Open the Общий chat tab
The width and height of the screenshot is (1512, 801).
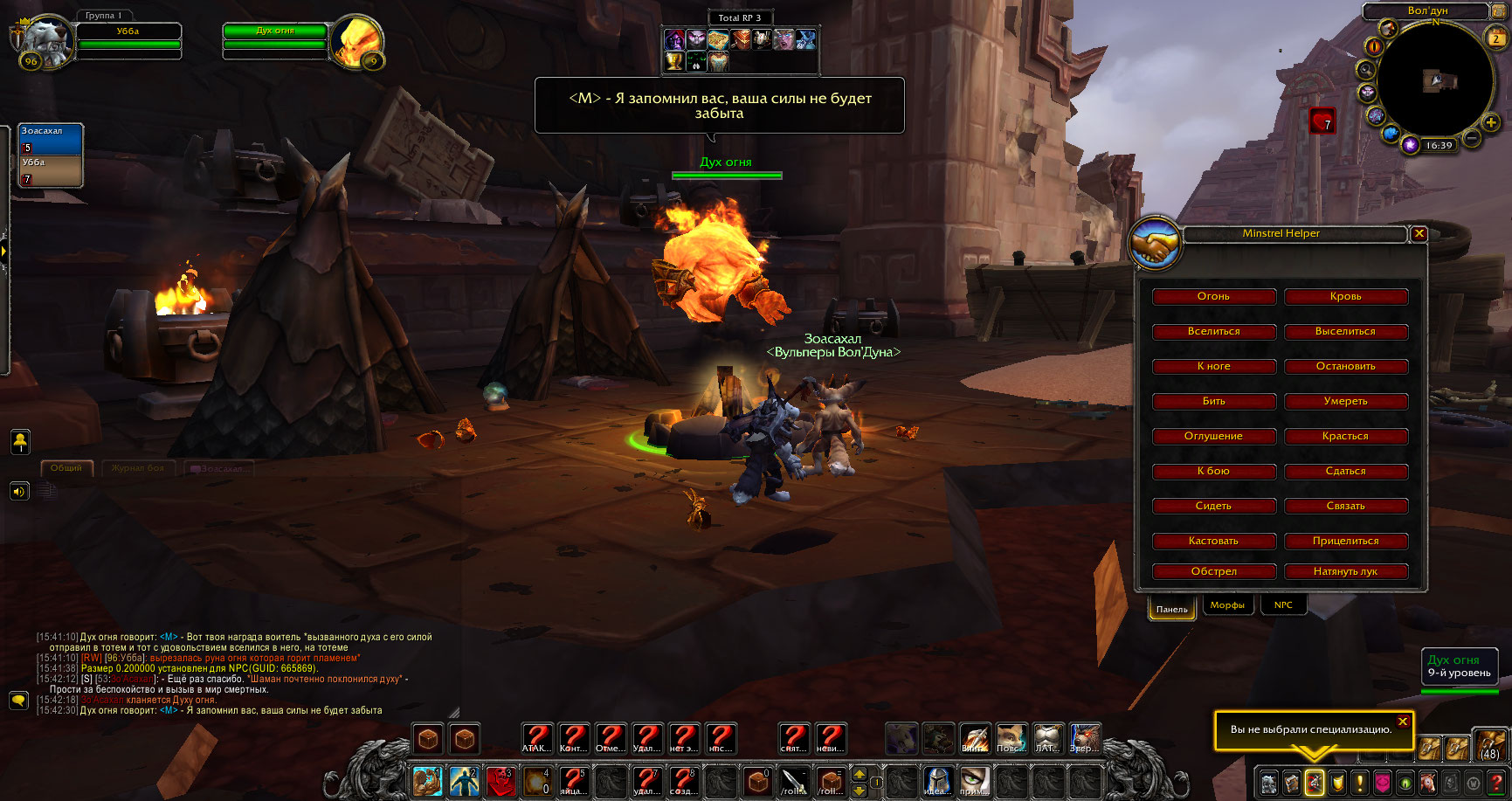[x=66, y=468]
